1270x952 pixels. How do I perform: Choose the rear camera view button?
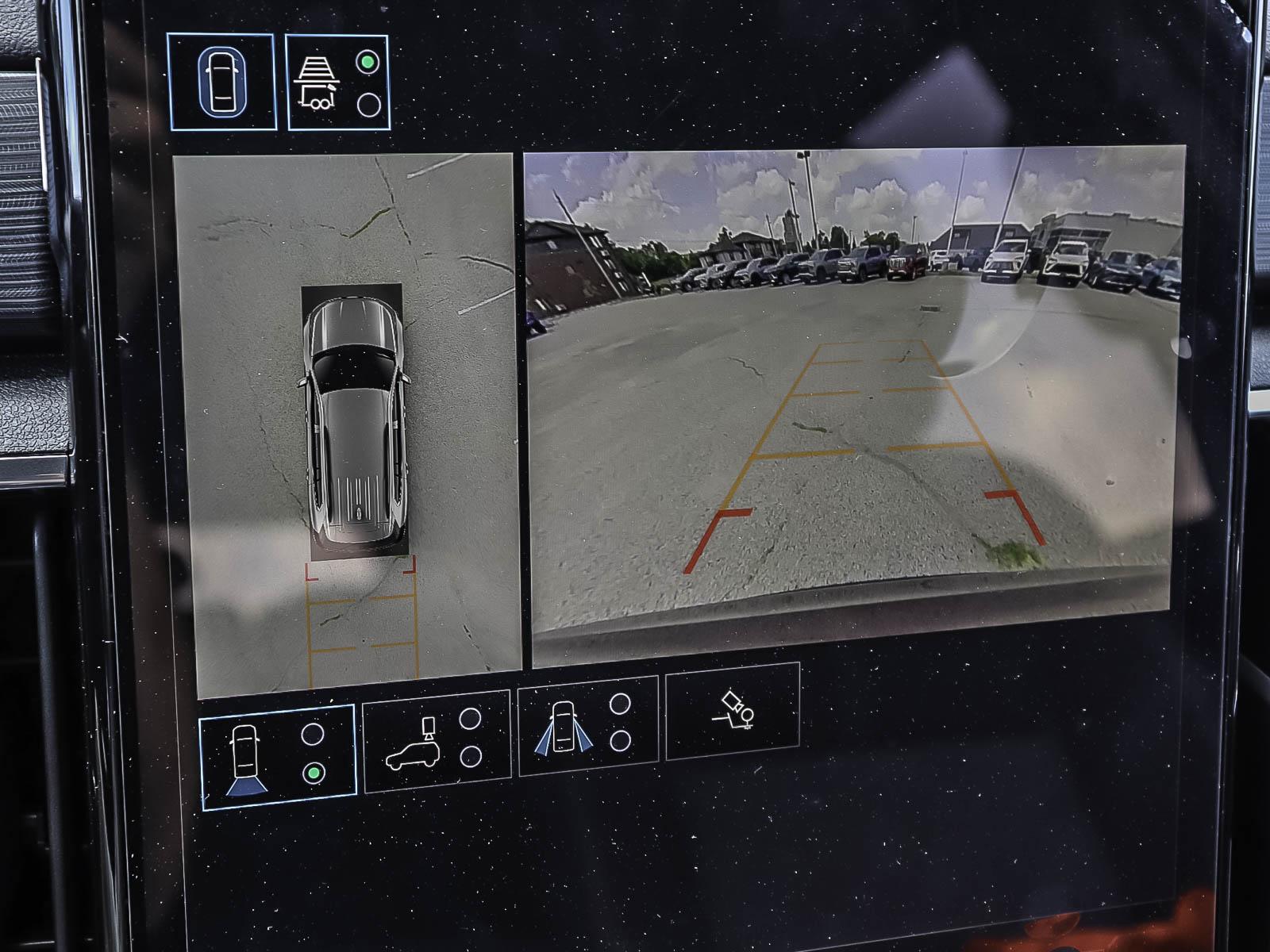[x=276, y=756]
